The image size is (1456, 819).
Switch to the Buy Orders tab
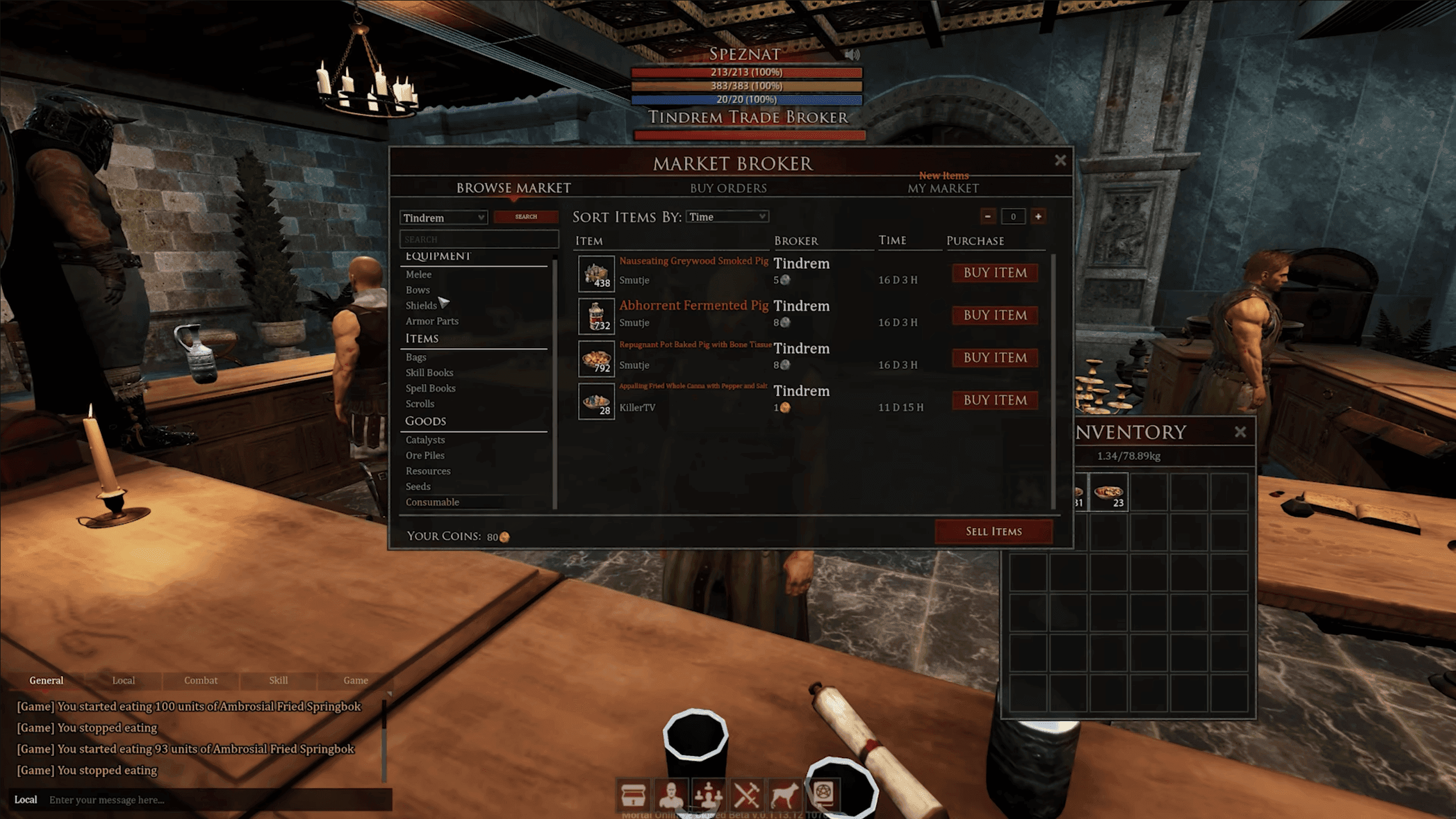728,188
